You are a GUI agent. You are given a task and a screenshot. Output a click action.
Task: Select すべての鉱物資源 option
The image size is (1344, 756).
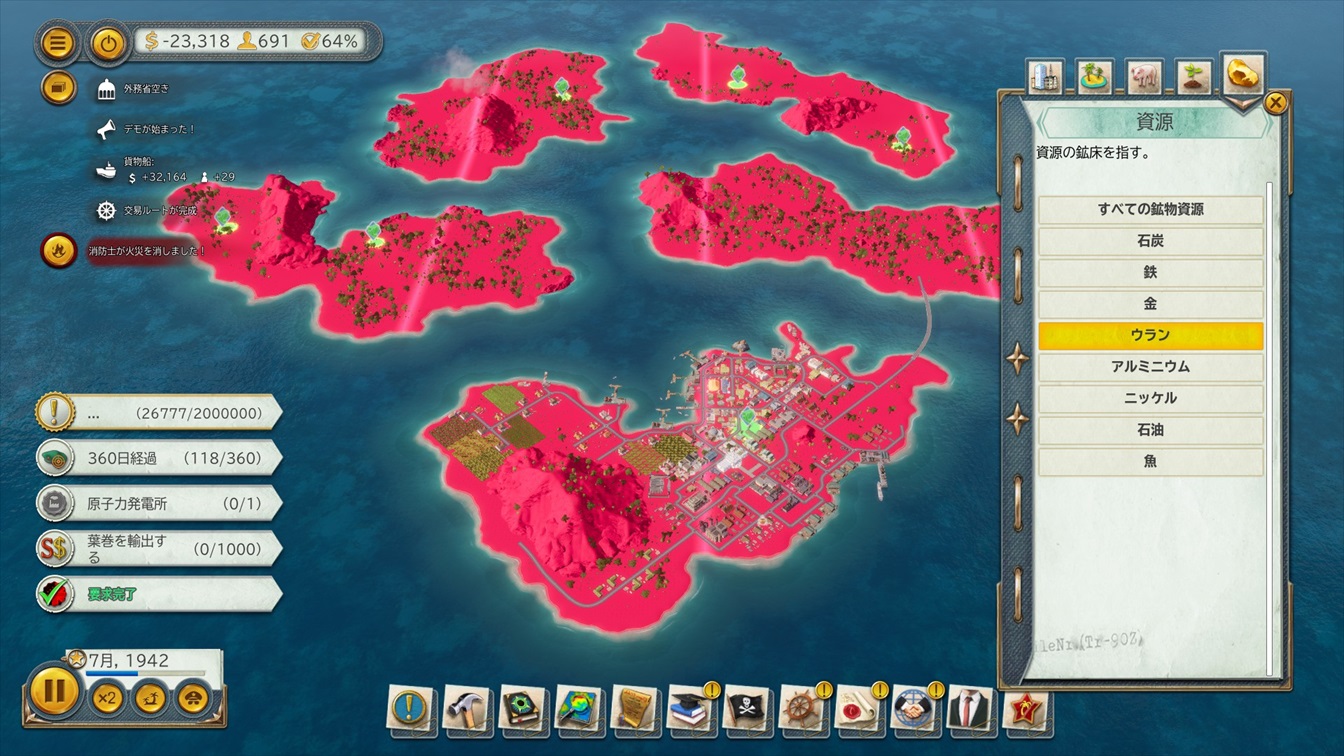1150,209
